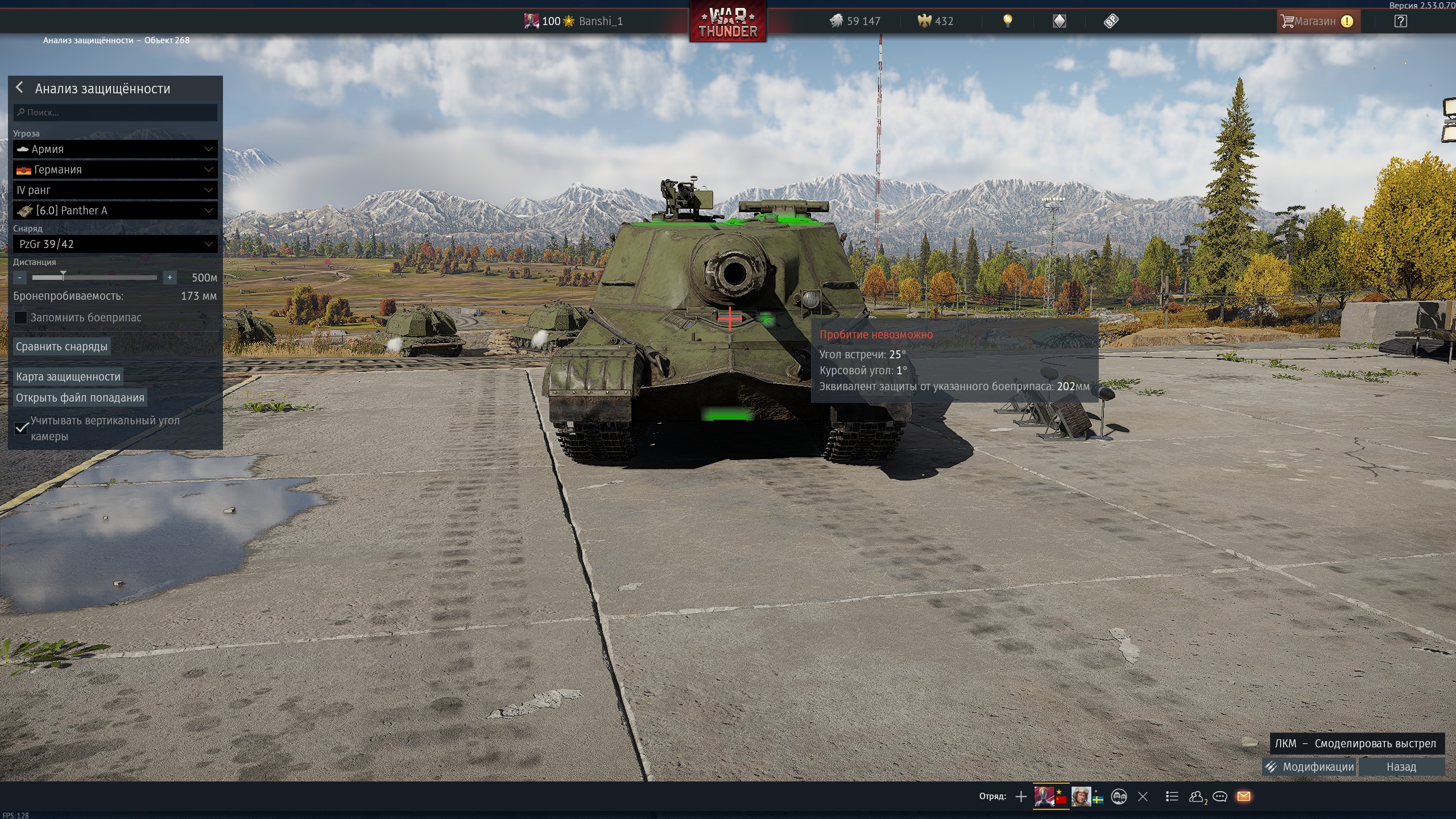The width and height of the screenshot is (1456, 819).
Task: Open Сравнить снаряды shell comparison
Action: click(x=61, y=346)
